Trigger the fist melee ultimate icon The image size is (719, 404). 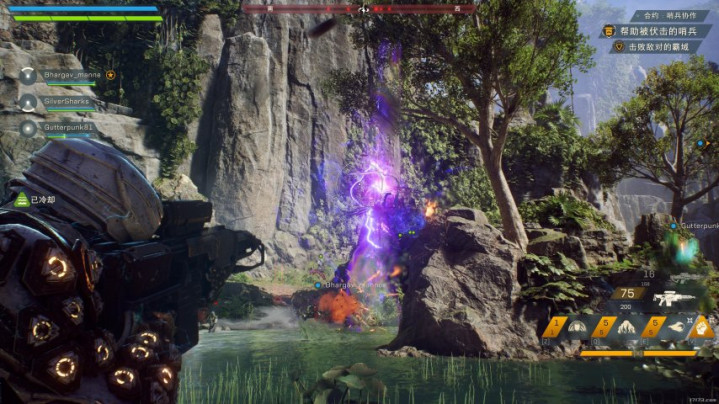click(x=703, y=327)
